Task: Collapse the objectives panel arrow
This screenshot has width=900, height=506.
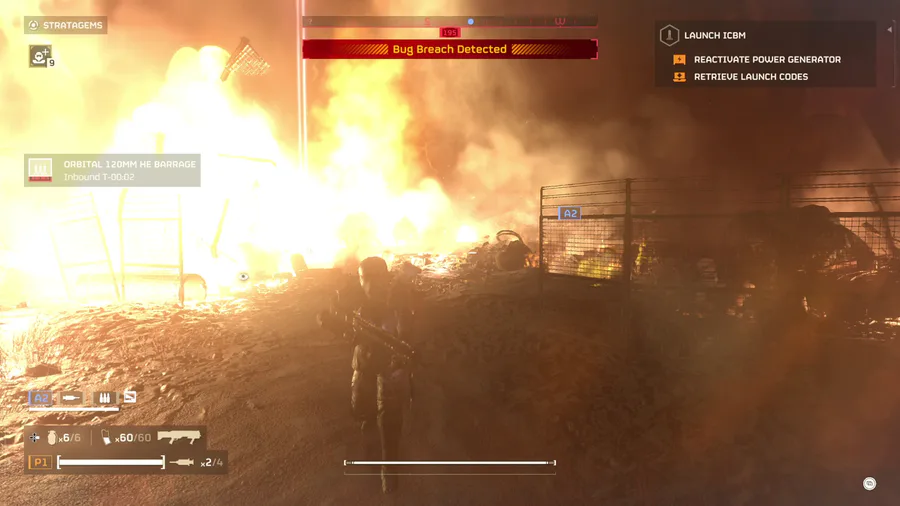Action: 889,30
